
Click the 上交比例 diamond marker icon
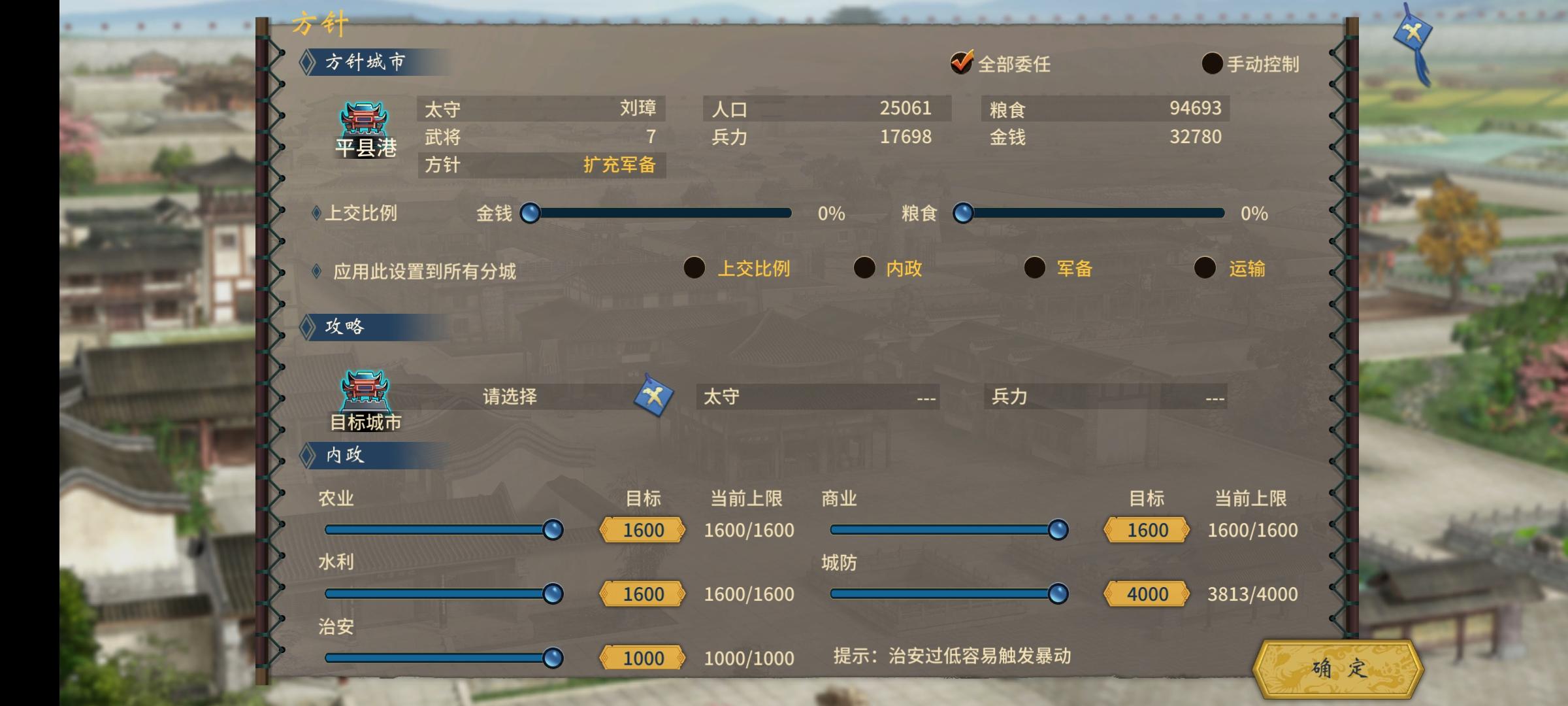click(316, 213)
